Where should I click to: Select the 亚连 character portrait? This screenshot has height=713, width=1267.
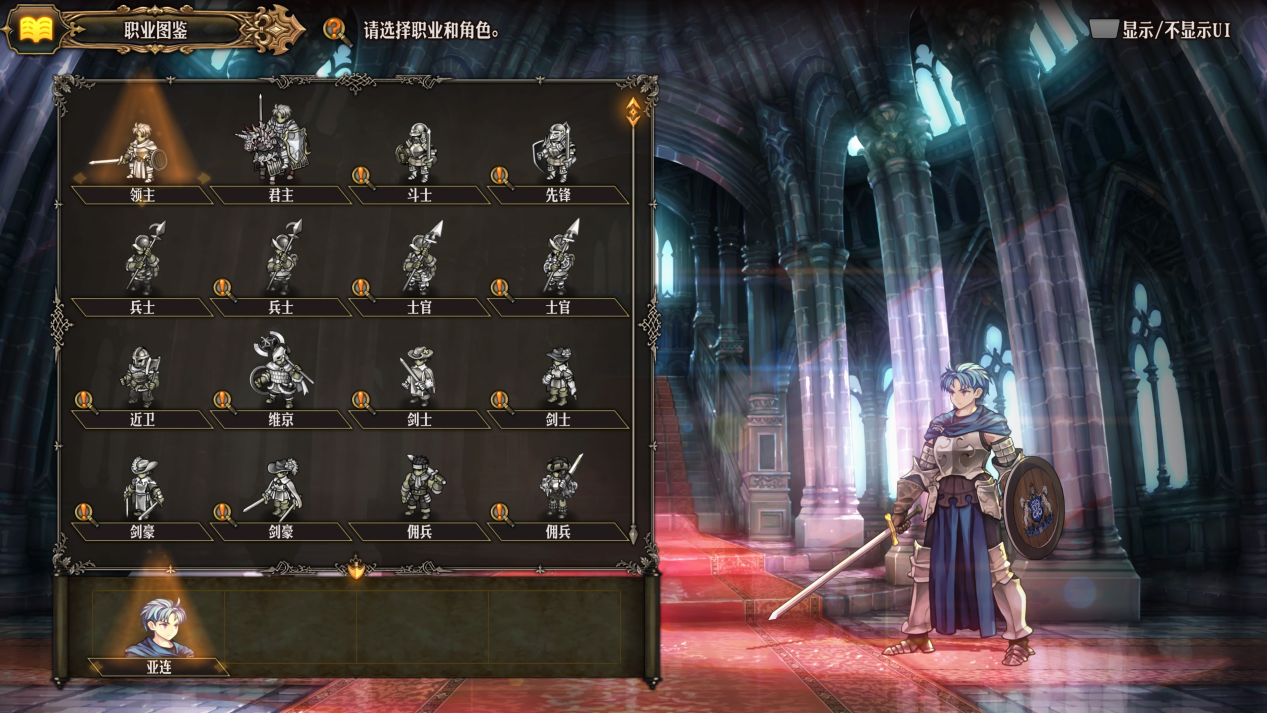point(158,632)
